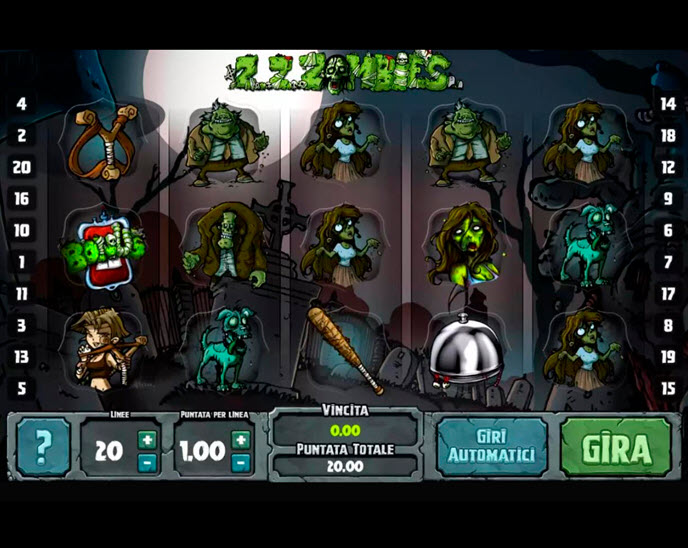Open the question mark help panel

point(43,447)
